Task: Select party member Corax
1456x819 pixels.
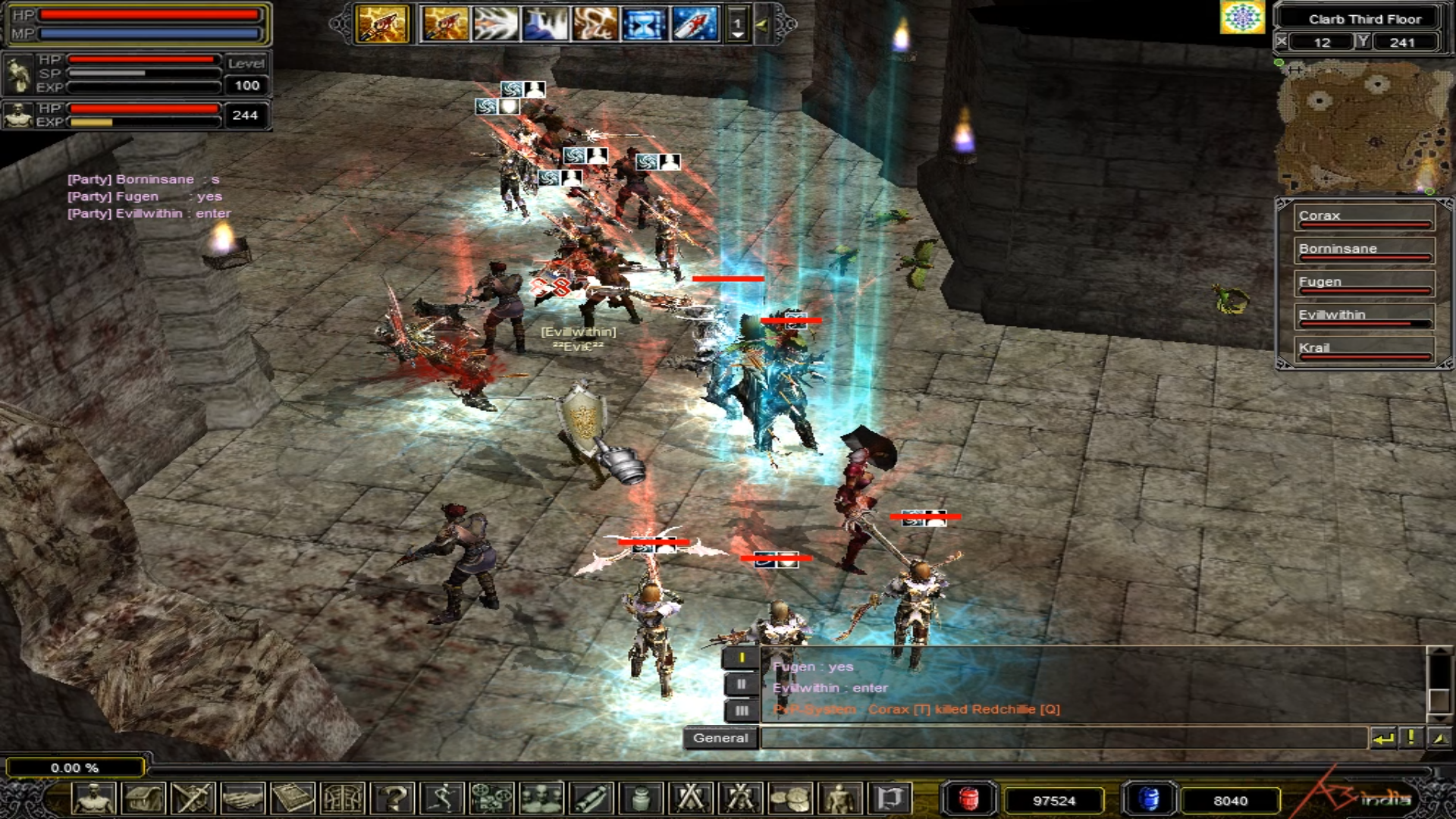Action: (1363, 216)
